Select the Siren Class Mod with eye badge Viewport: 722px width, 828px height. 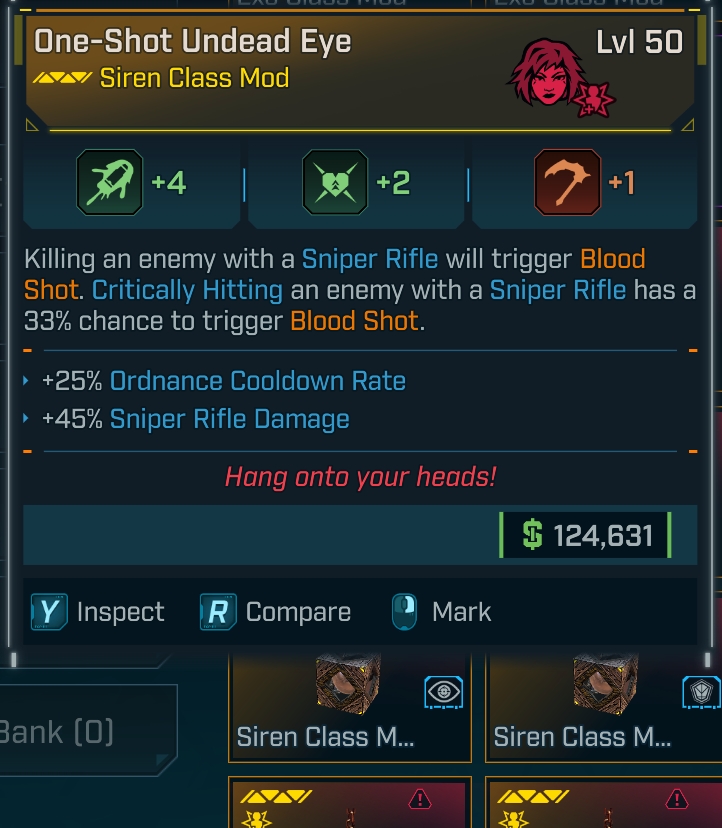(x=350, y=707)
